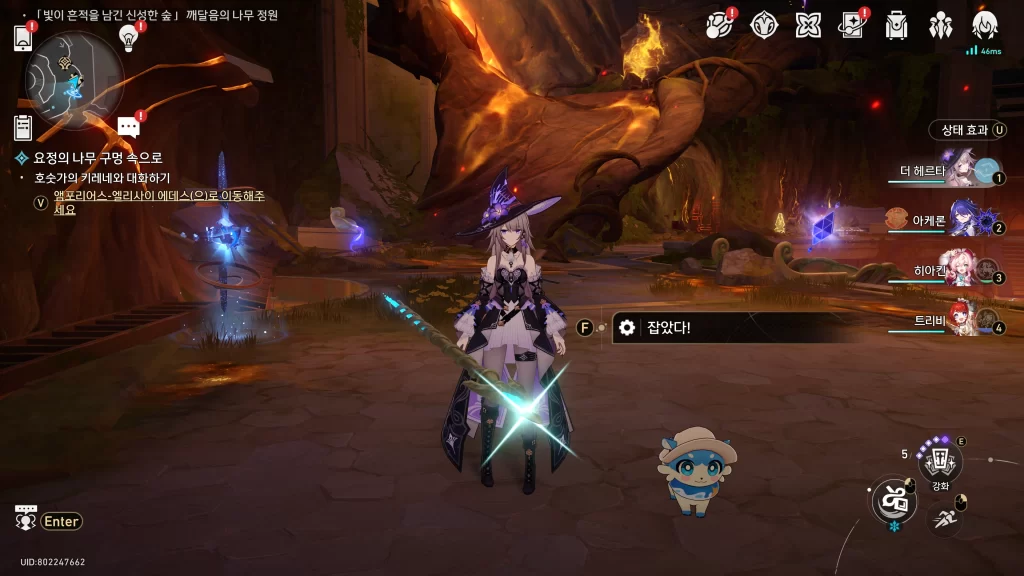
Task: Activate the 강화 technique skill icon
Action: click(940, 461)
